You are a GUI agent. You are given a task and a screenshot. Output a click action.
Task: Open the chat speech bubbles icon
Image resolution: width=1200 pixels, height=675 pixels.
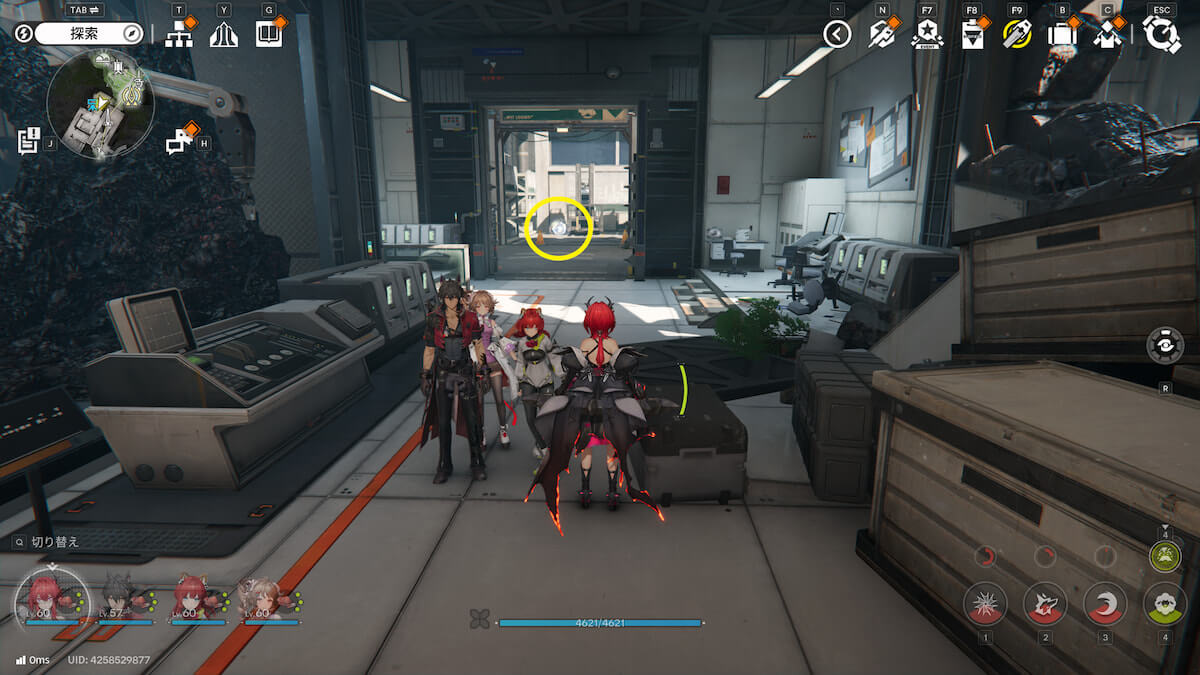click(x=179, y=143)
